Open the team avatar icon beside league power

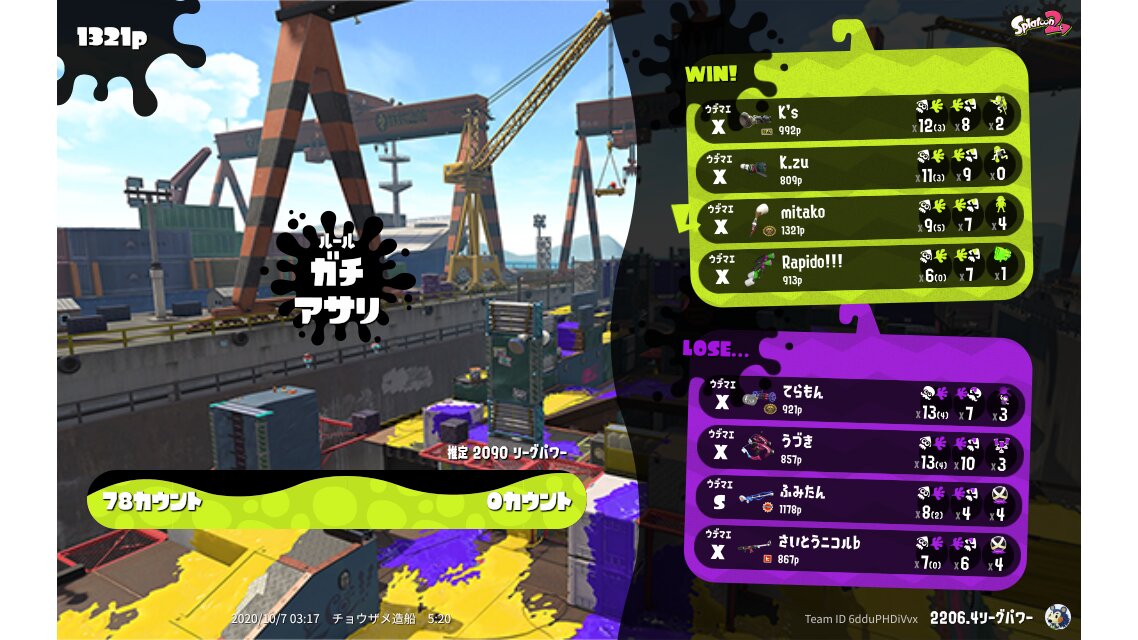(x=1057, y=617)
